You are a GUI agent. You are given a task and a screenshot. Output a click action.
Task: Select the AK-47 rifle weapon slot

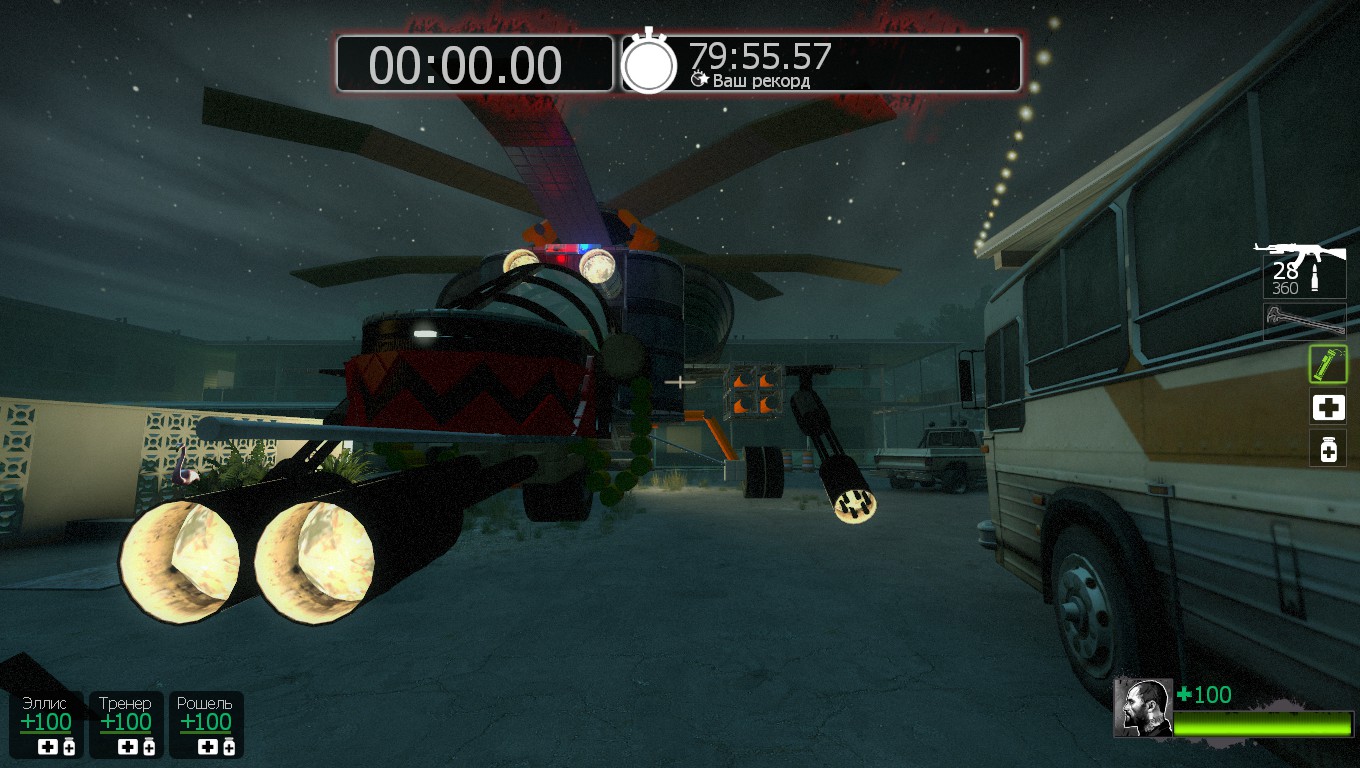pos(1302,268)
